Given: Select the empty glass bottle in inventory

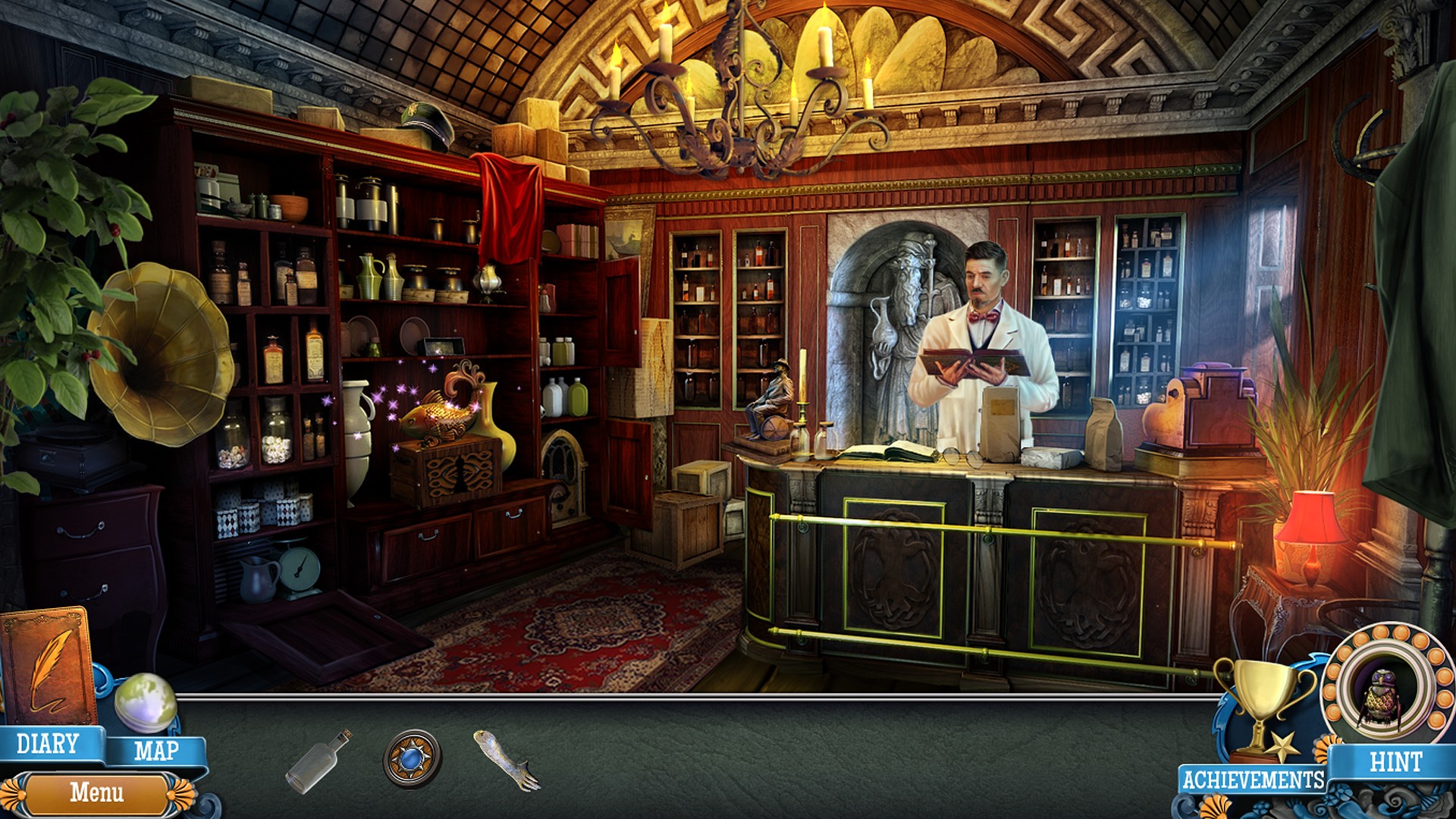Looking at the screenshot, I should (318, 761).
